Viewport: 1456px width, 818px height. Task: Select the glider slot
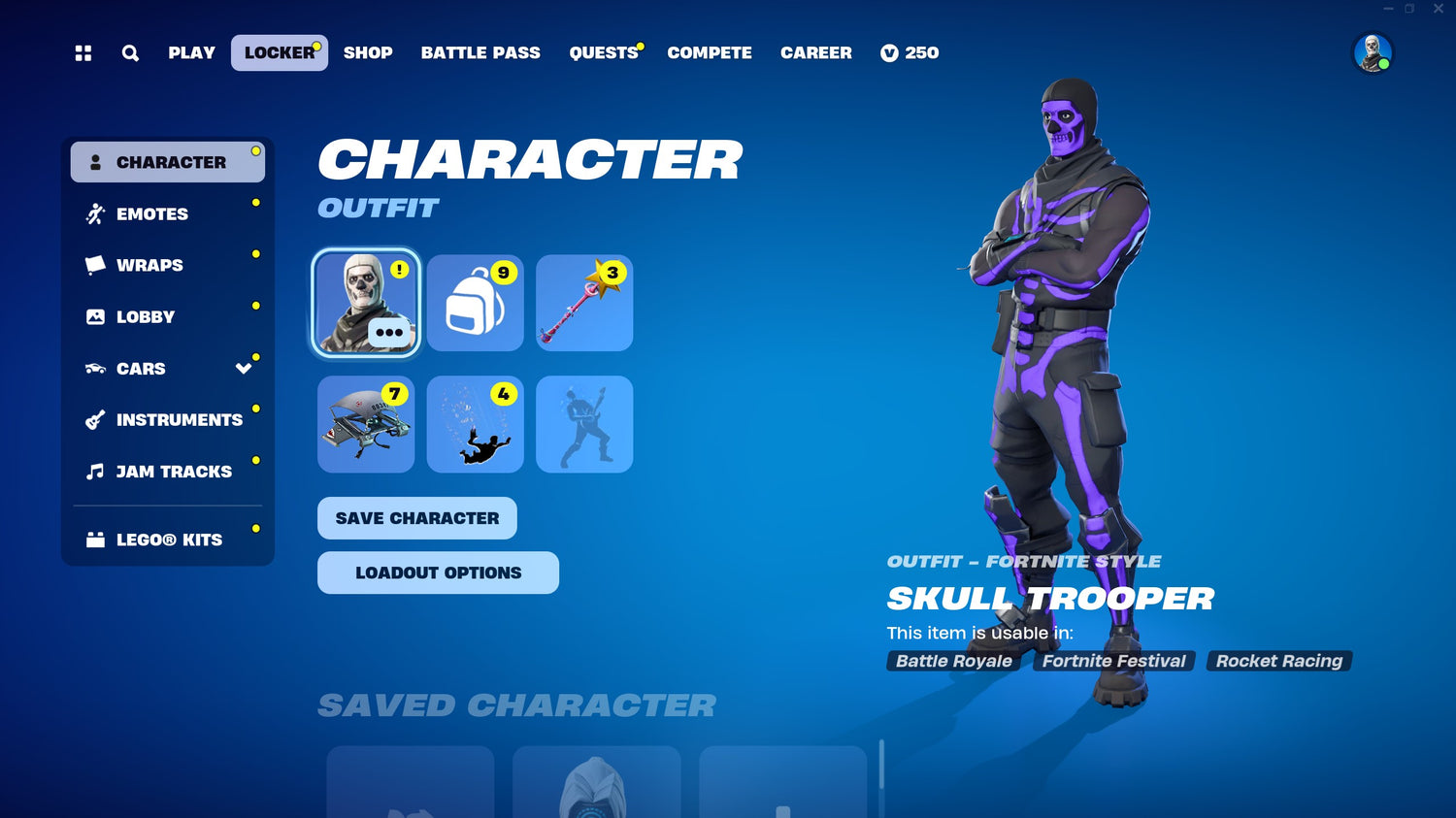coord(365,424)
